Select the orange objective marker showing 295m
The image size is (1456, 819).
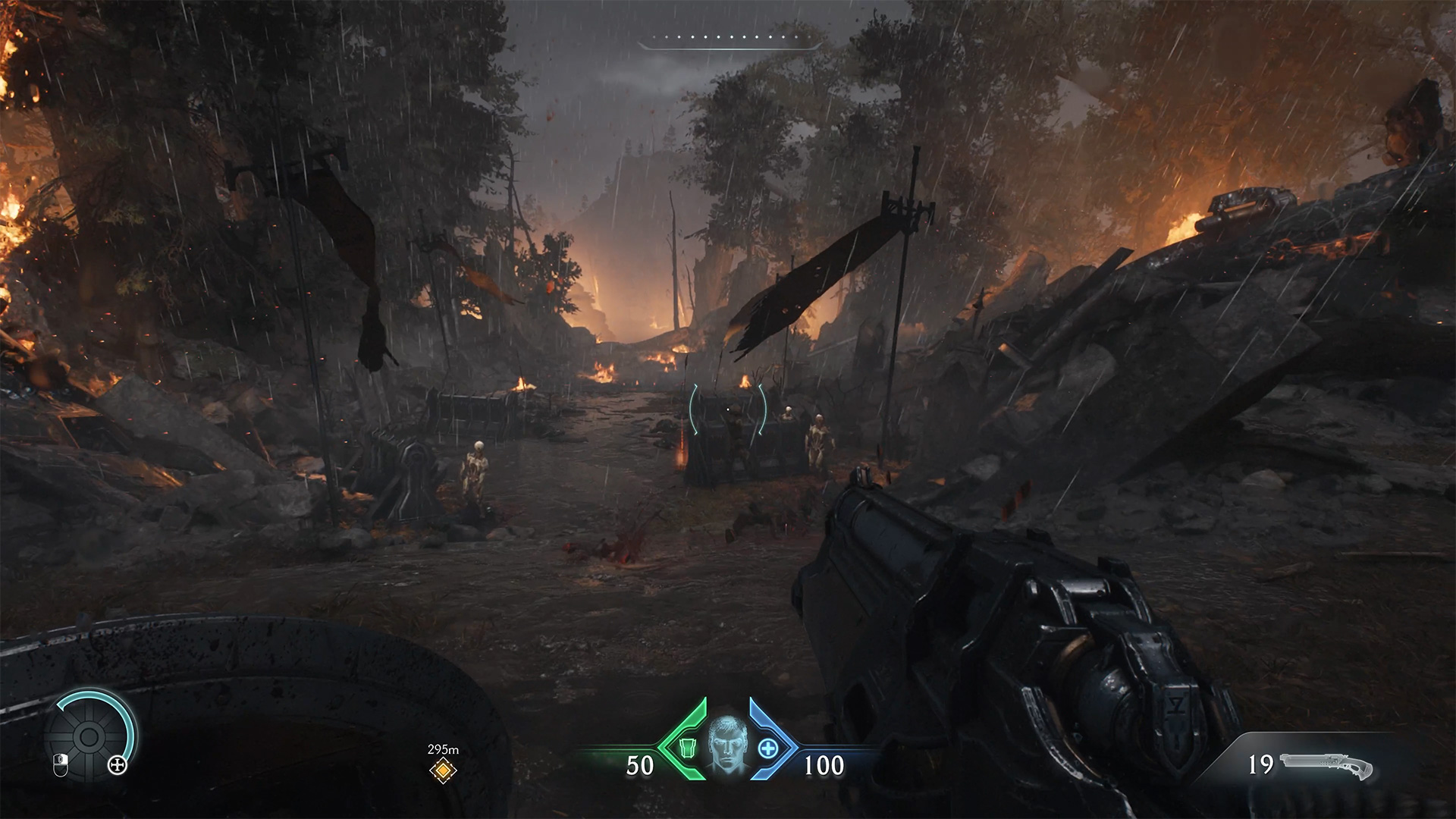[x=442, y=771]
